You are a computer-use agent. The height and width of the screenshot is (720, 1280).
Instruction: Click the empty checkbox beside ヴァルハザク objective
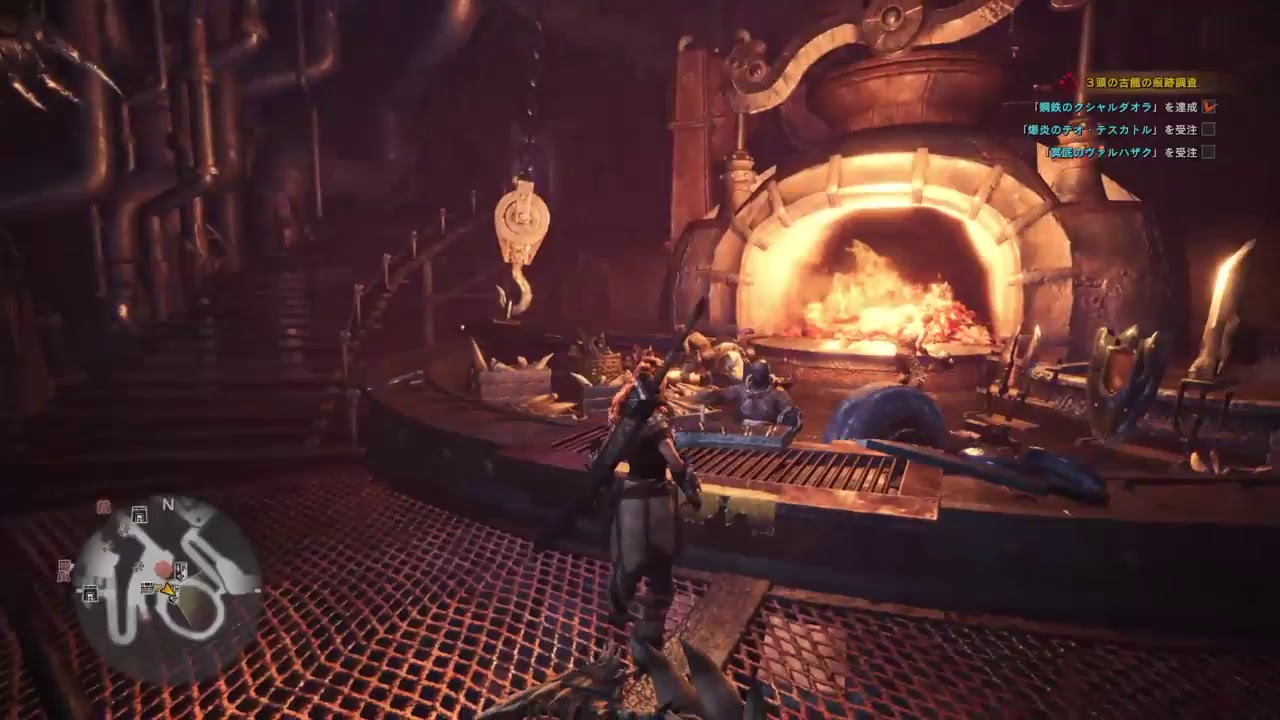tap(1208, 152)
